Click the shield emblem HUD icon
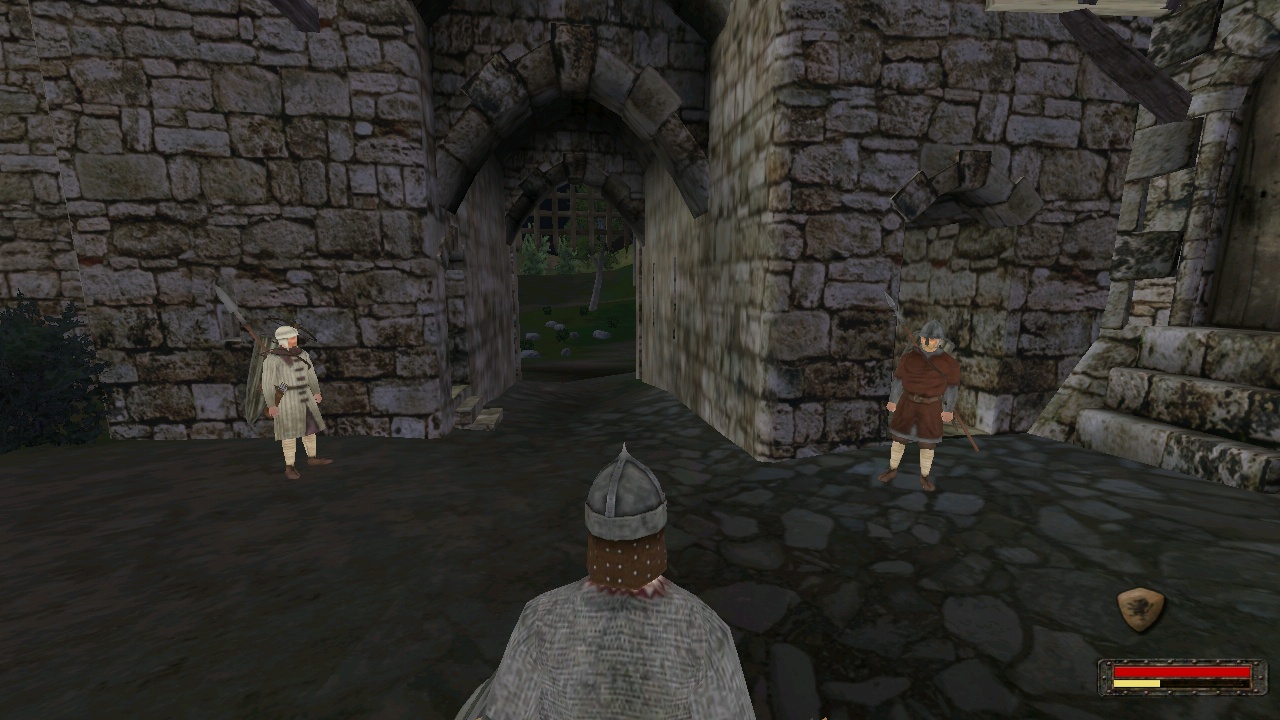Image resolution: width=1280 pixels, height=720 pixels. 1140,609
